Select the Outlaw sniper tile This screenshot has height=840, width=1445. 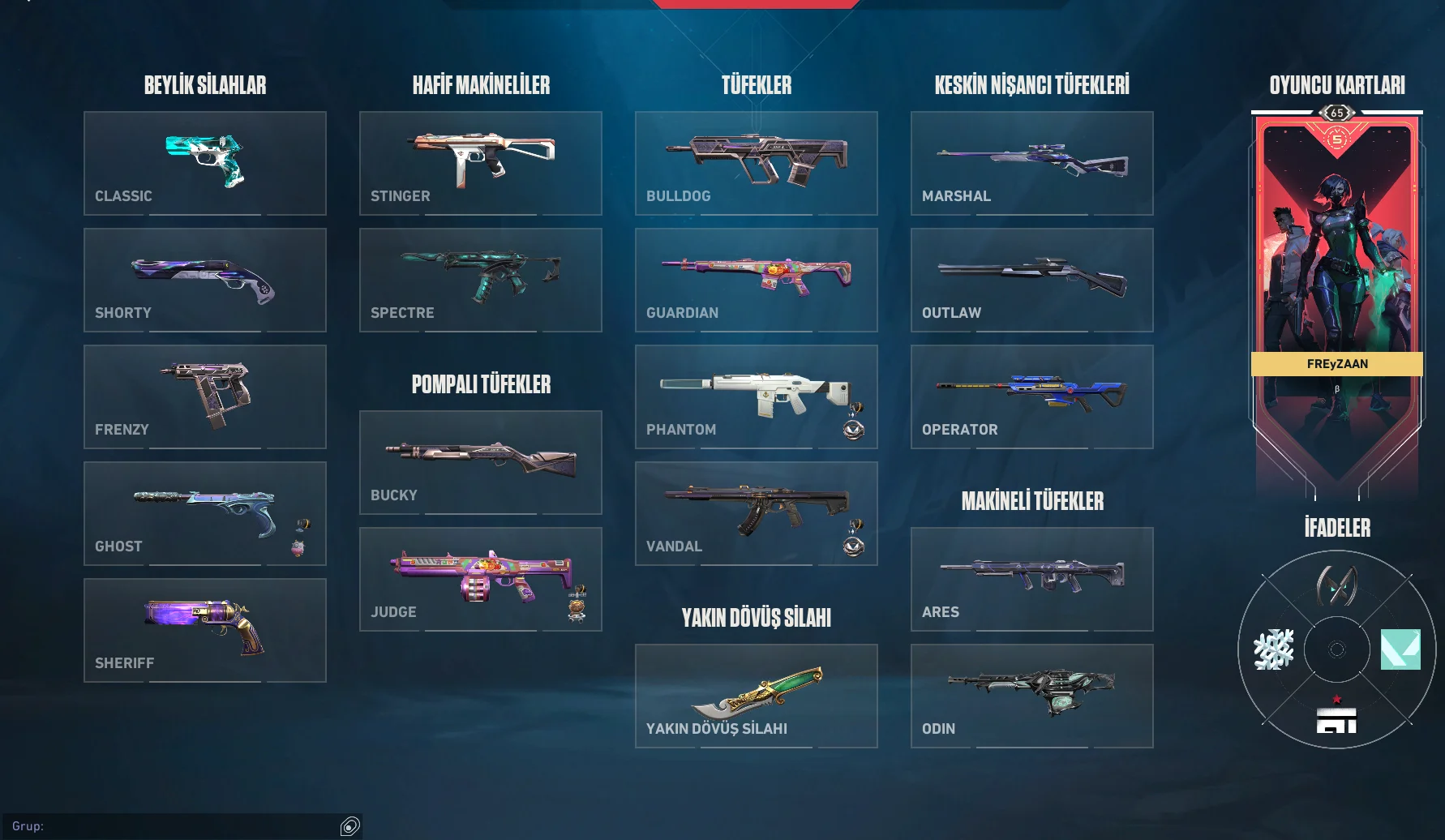1031,280
